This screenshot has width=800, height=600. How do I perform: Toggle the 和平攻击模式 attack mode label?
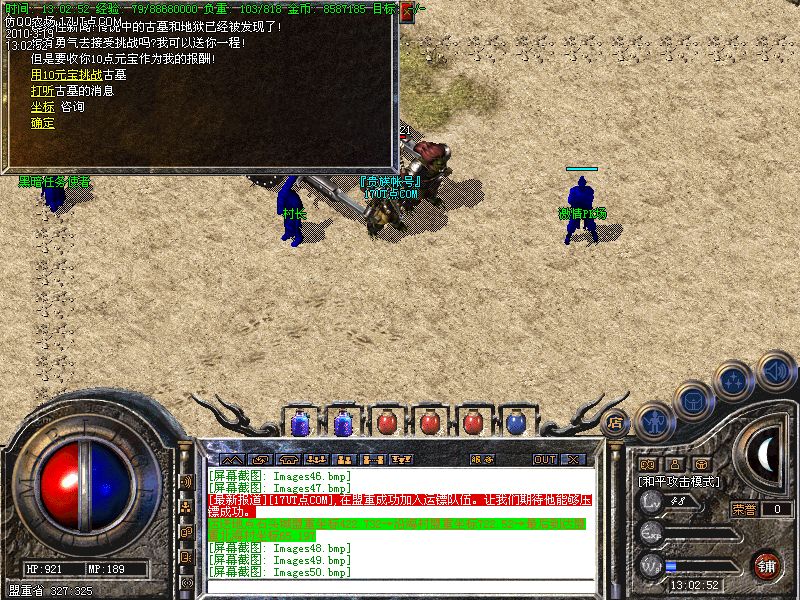tap(680, 481)
